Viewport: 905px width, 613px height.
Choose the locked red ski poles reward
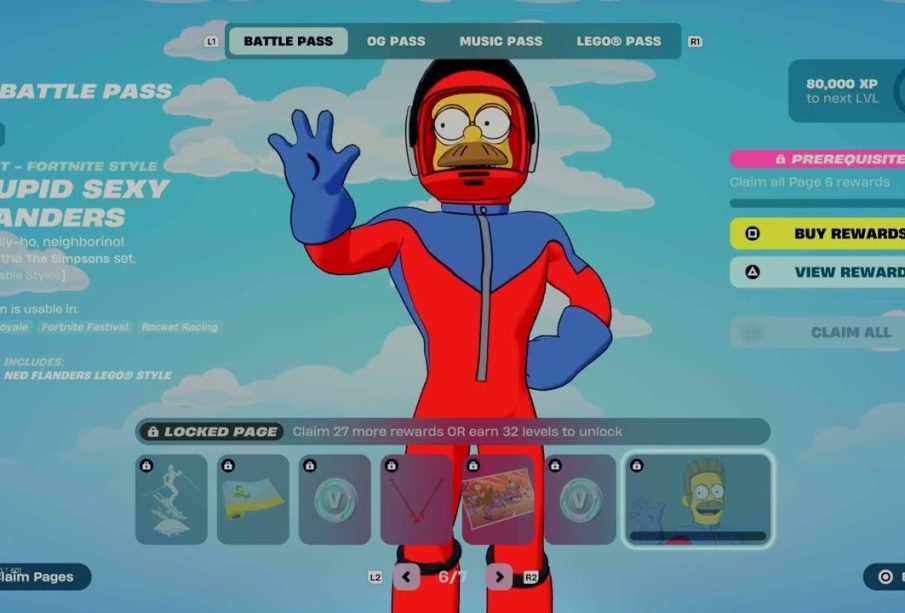[417, 500]
